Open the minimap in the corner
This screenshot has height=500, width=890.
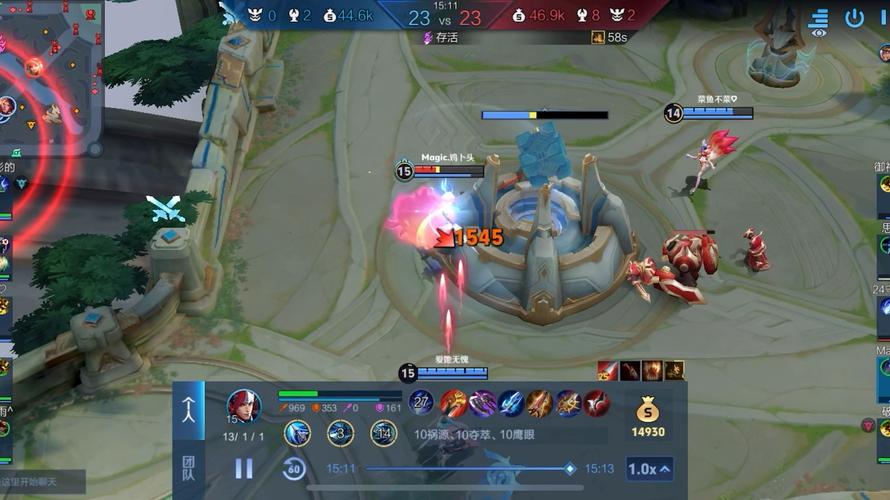(x=50, y=75)
